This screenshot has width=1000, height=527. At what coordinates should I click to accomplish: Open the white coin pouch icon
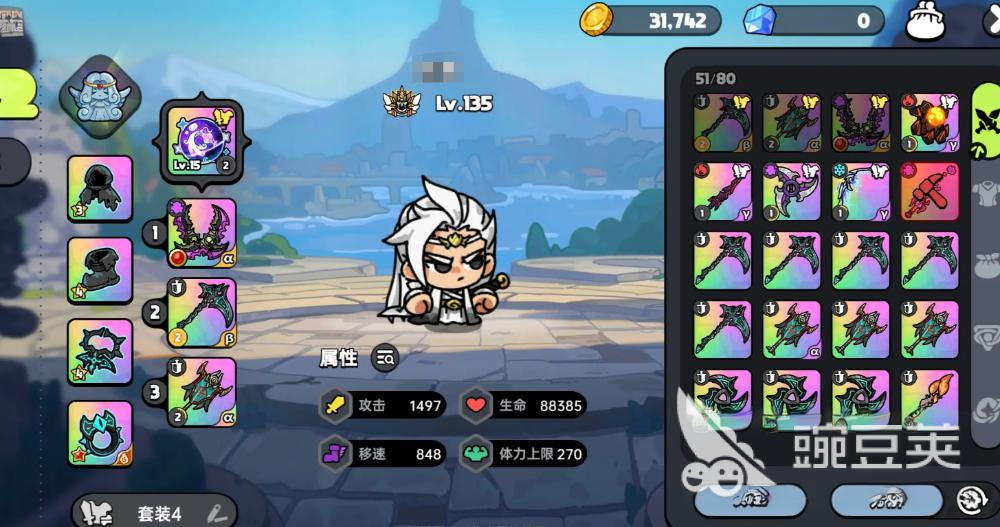[925, 21]
